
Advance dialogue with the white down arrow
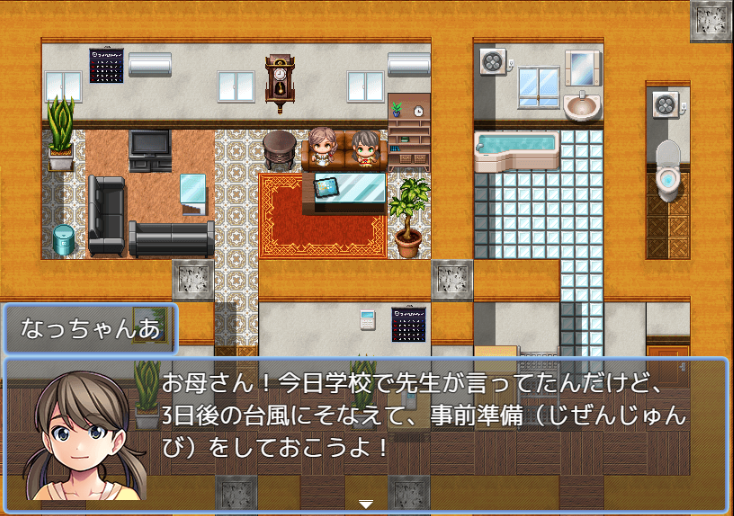[366, 504]
